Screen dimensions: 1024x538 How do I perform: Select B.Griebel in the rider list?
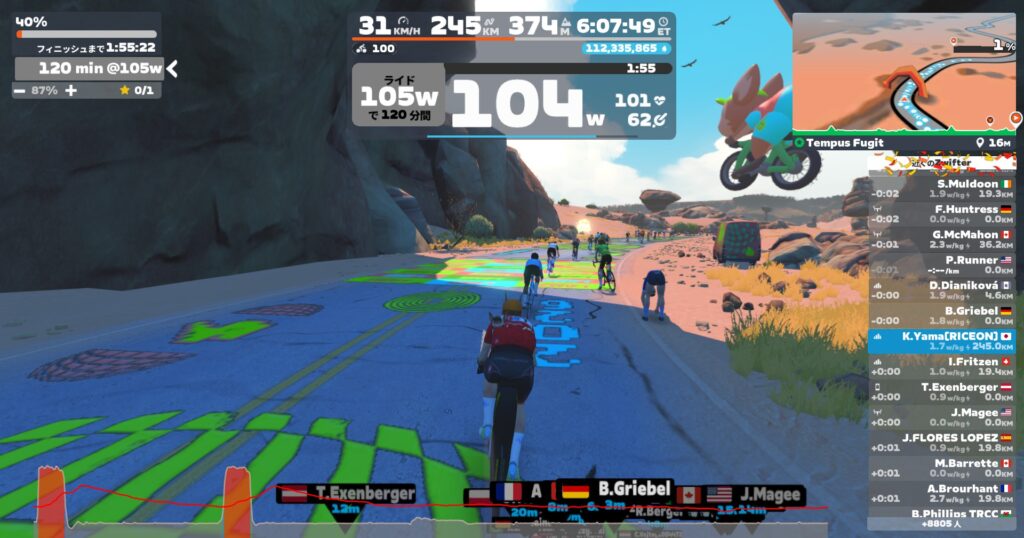[941, 315]
